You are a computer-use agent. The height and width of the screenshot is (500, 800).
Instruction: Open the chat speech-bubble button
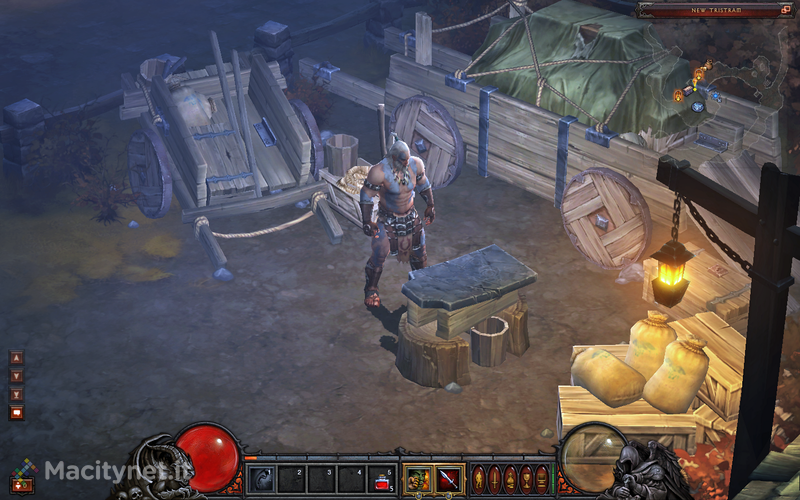tap(17, 412)
